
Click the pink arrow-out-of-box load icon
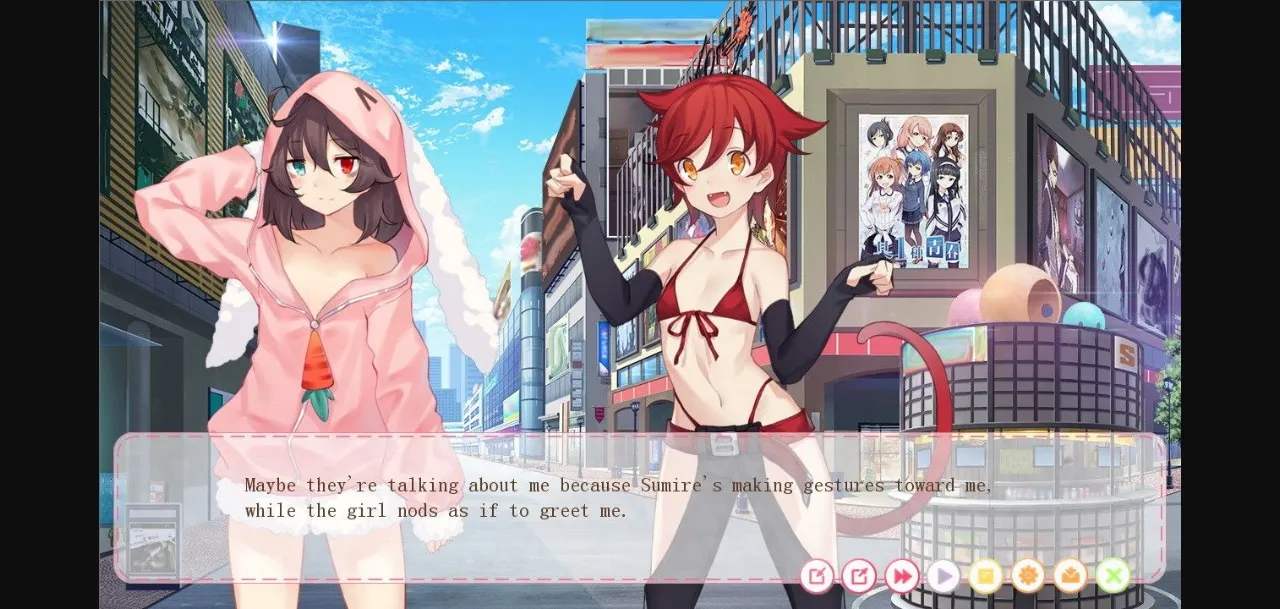tap(859, 575)
